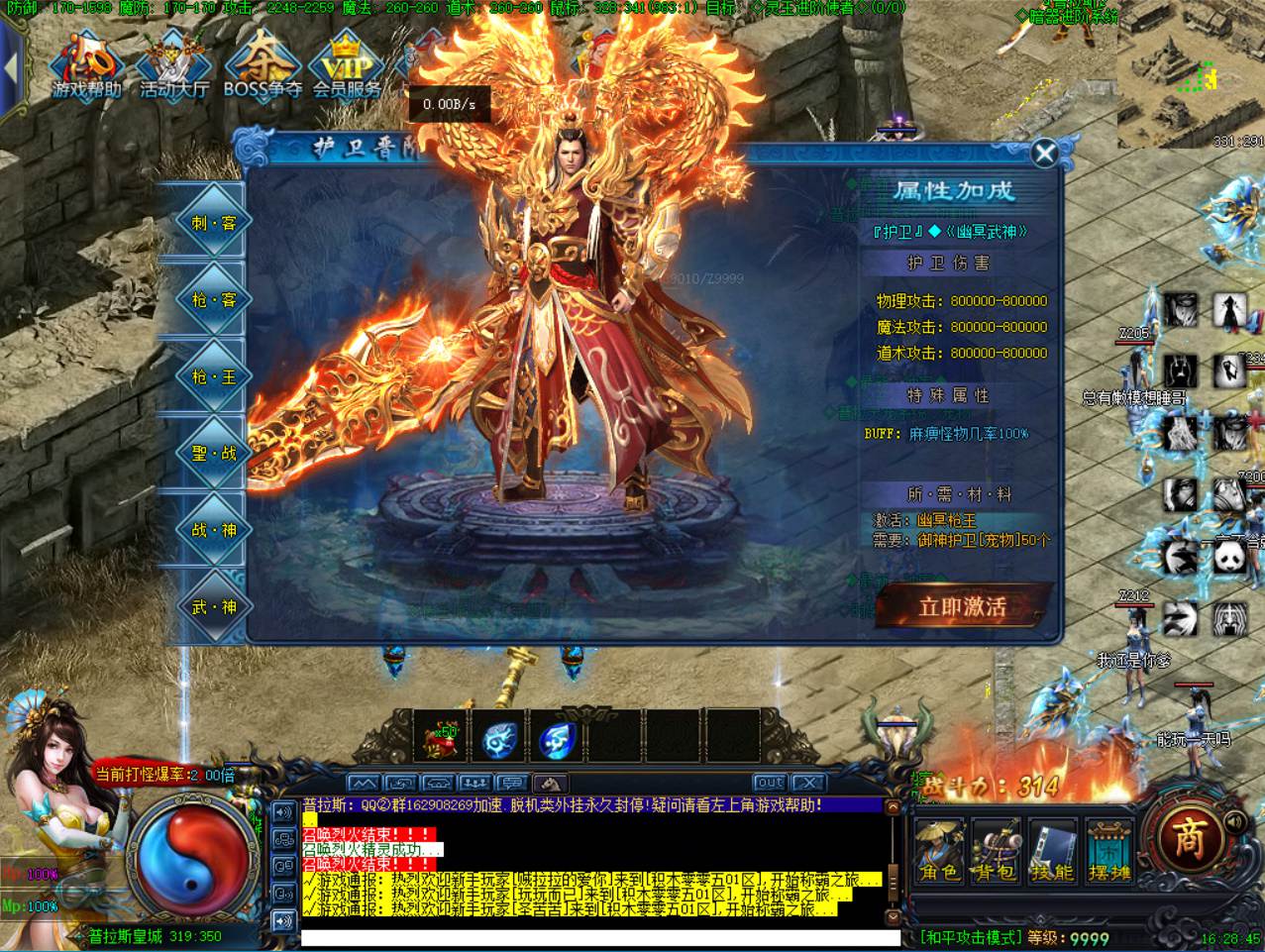This screenshot has height=952, width=1265.
Task: Select the 武·神 guard tab
Action: 213,606
